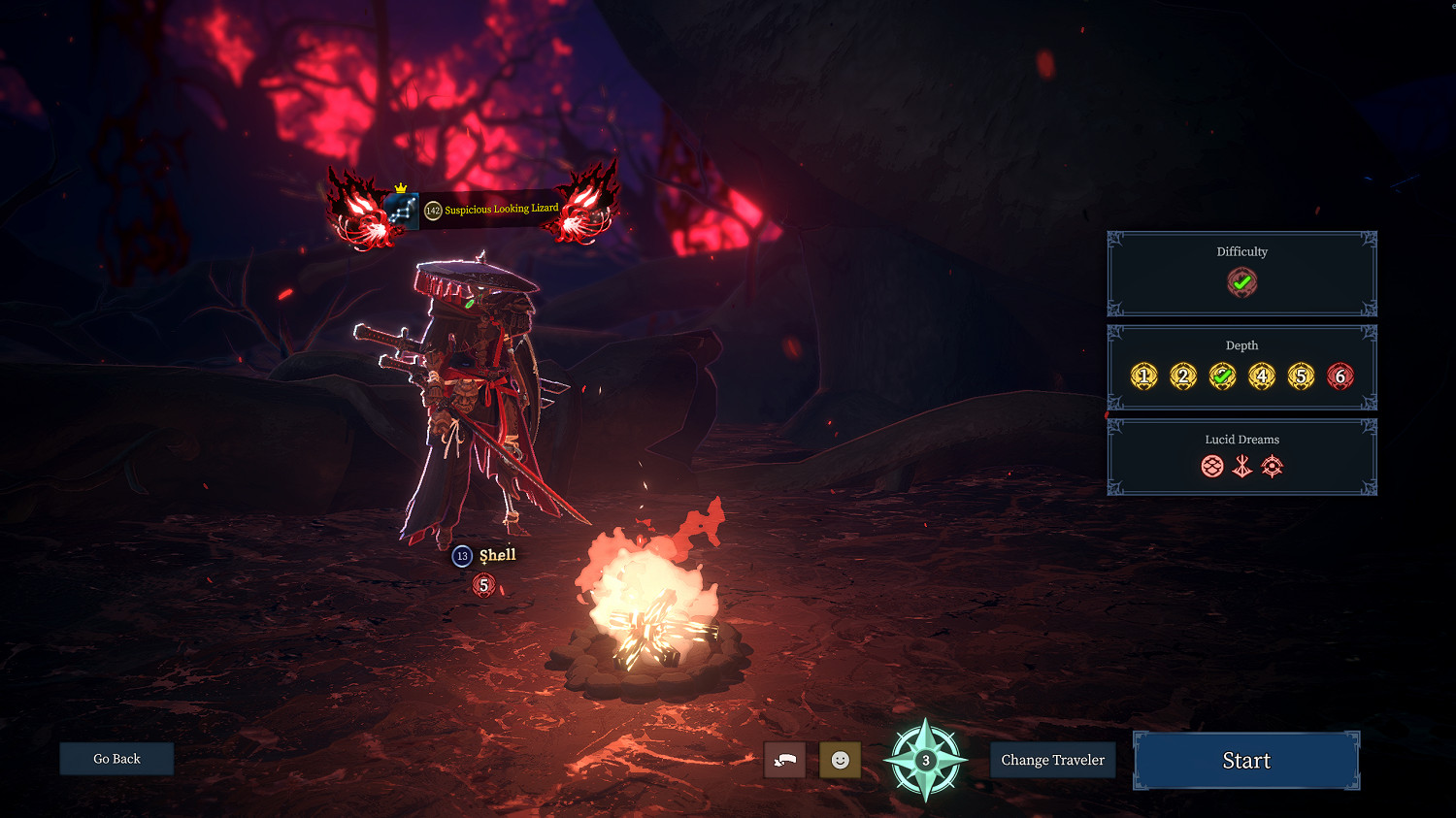Screen dimensions: 1456x818
Task: Open the smiley face emote button
Action: (x=840, y=760)
